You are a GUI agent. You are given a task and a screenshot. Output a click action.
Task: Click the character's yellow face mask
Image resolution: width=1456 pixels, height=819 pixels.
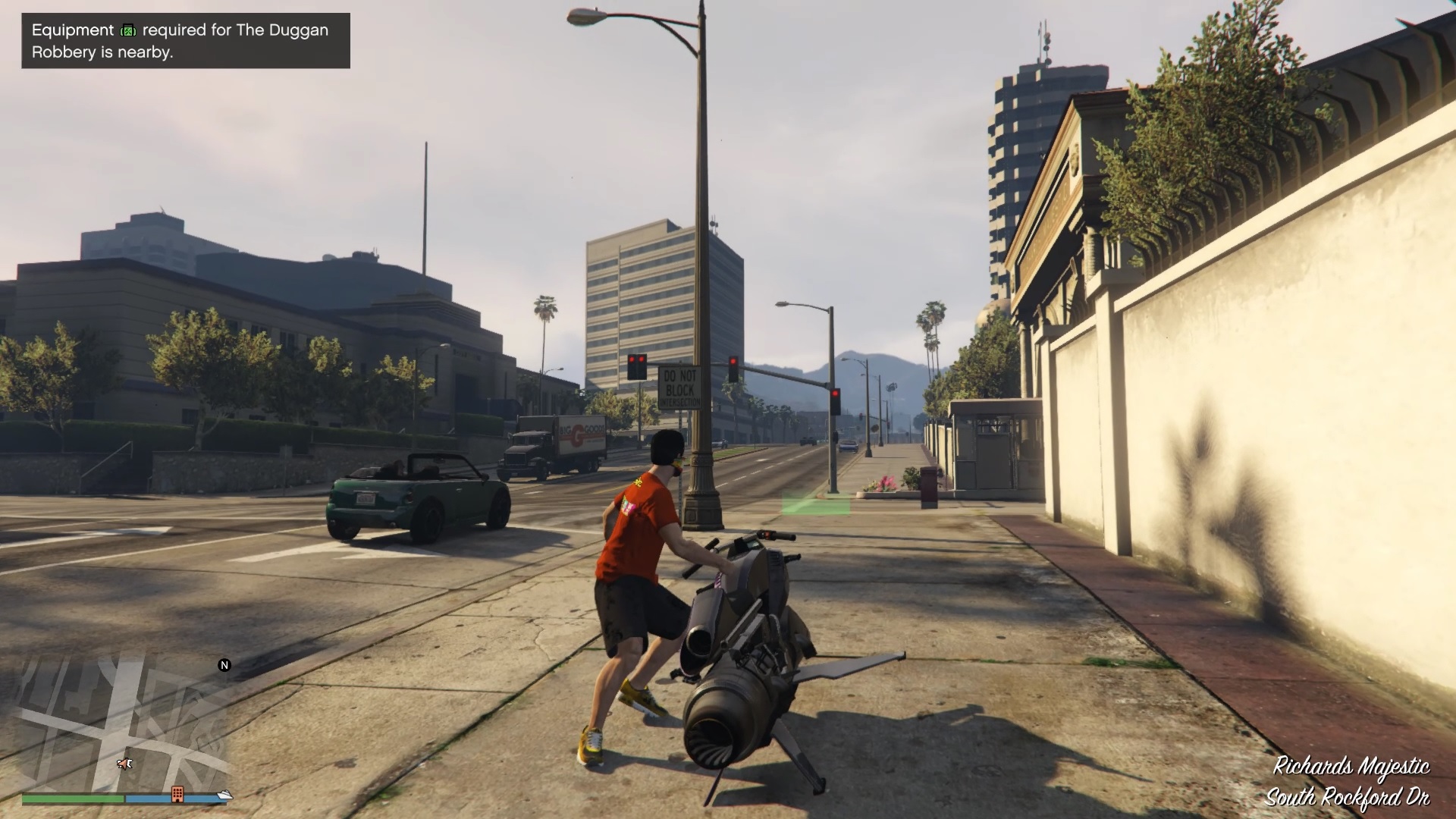point(675,465)
